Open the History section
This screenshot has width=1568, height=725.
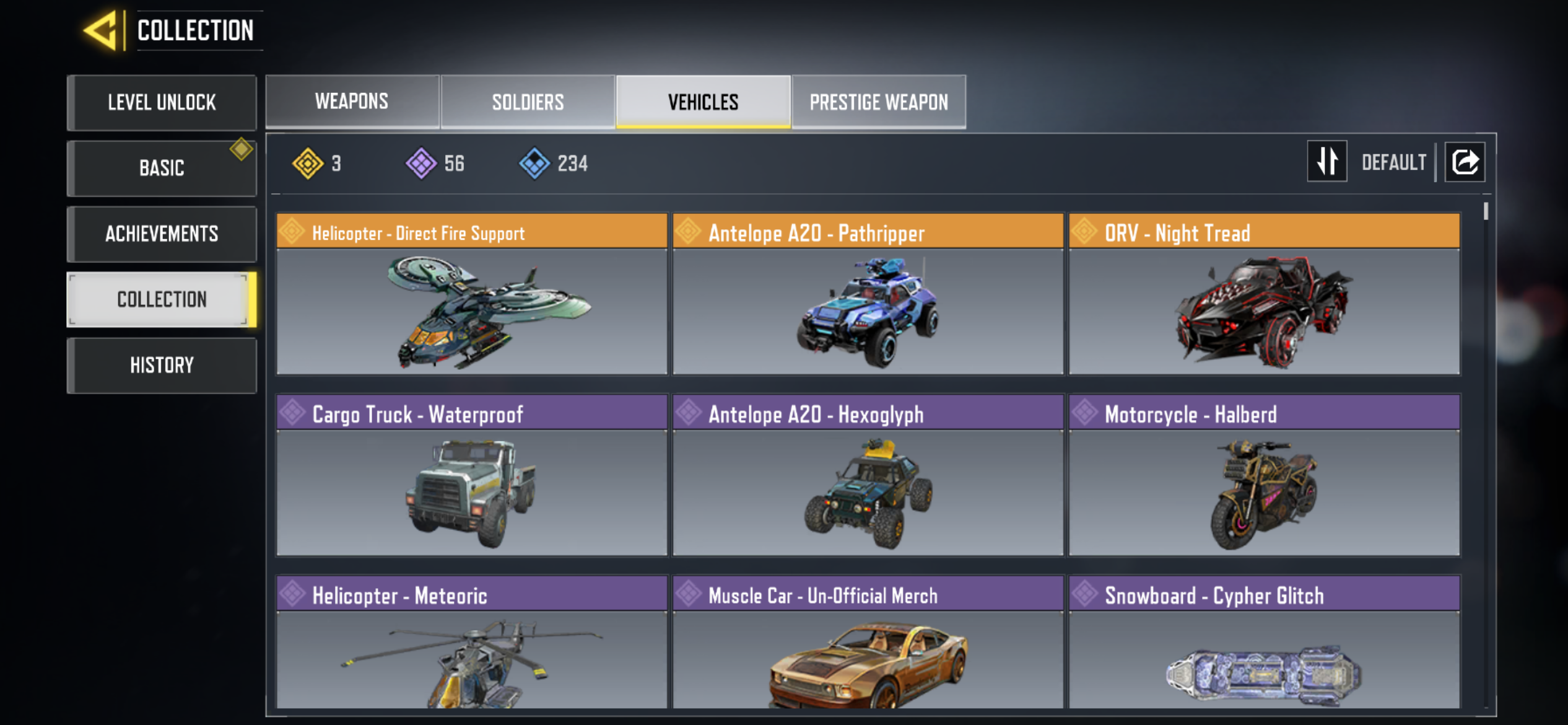coord(162,365)
